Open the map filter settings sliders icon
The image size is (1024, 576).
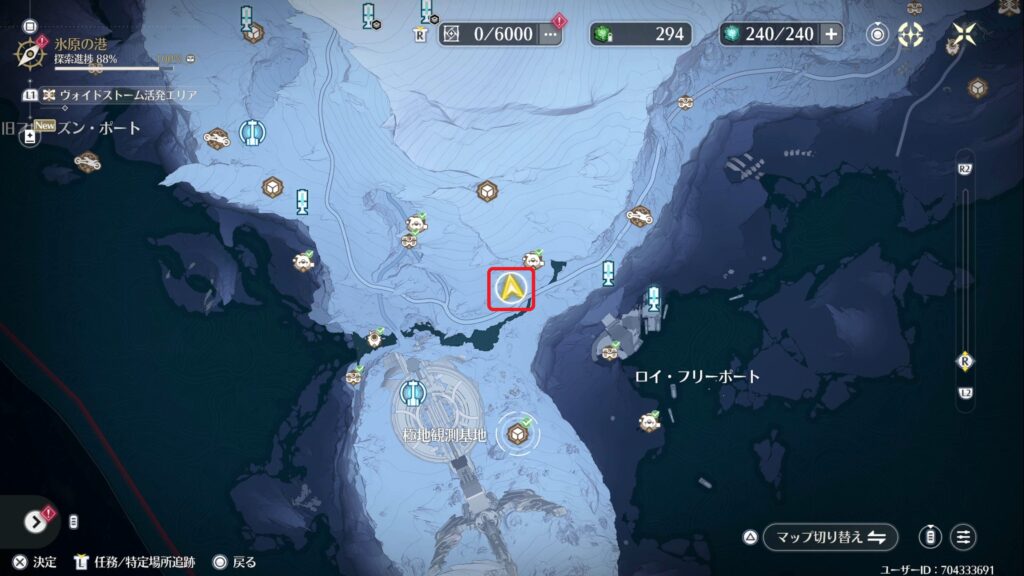tap(964, 537)
